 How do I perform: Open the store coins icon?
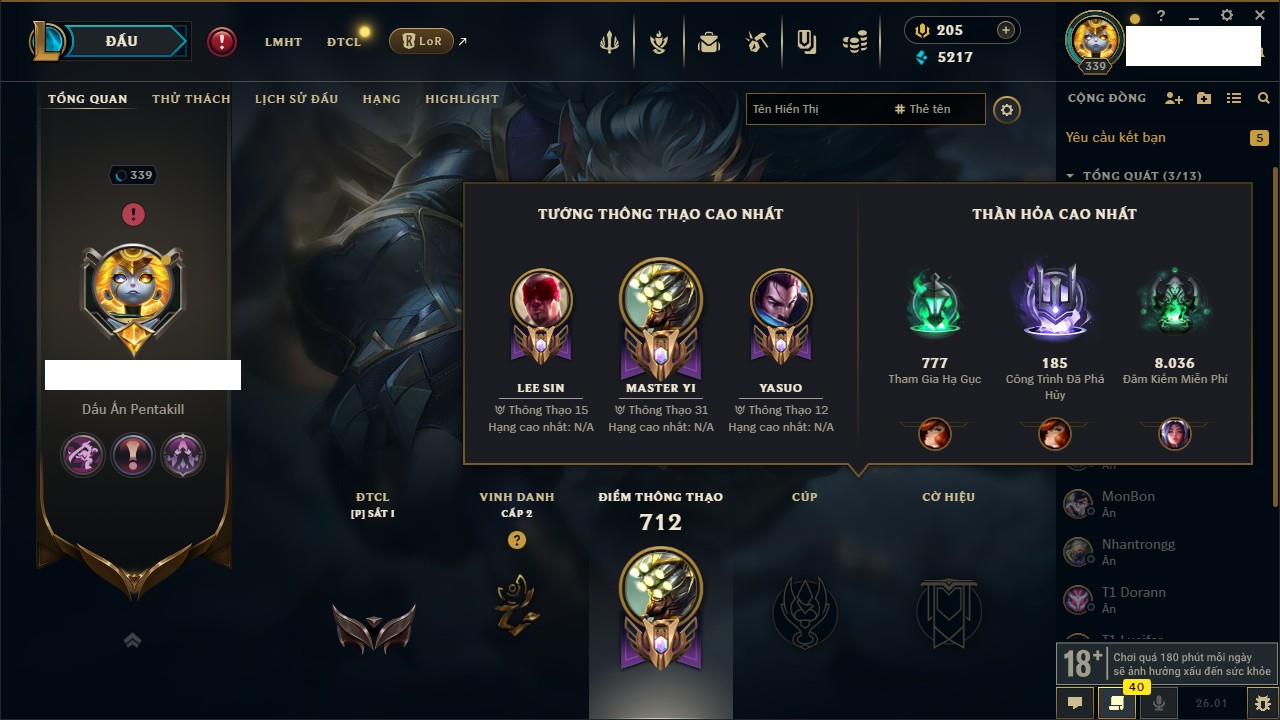click(x=854, y=42)
